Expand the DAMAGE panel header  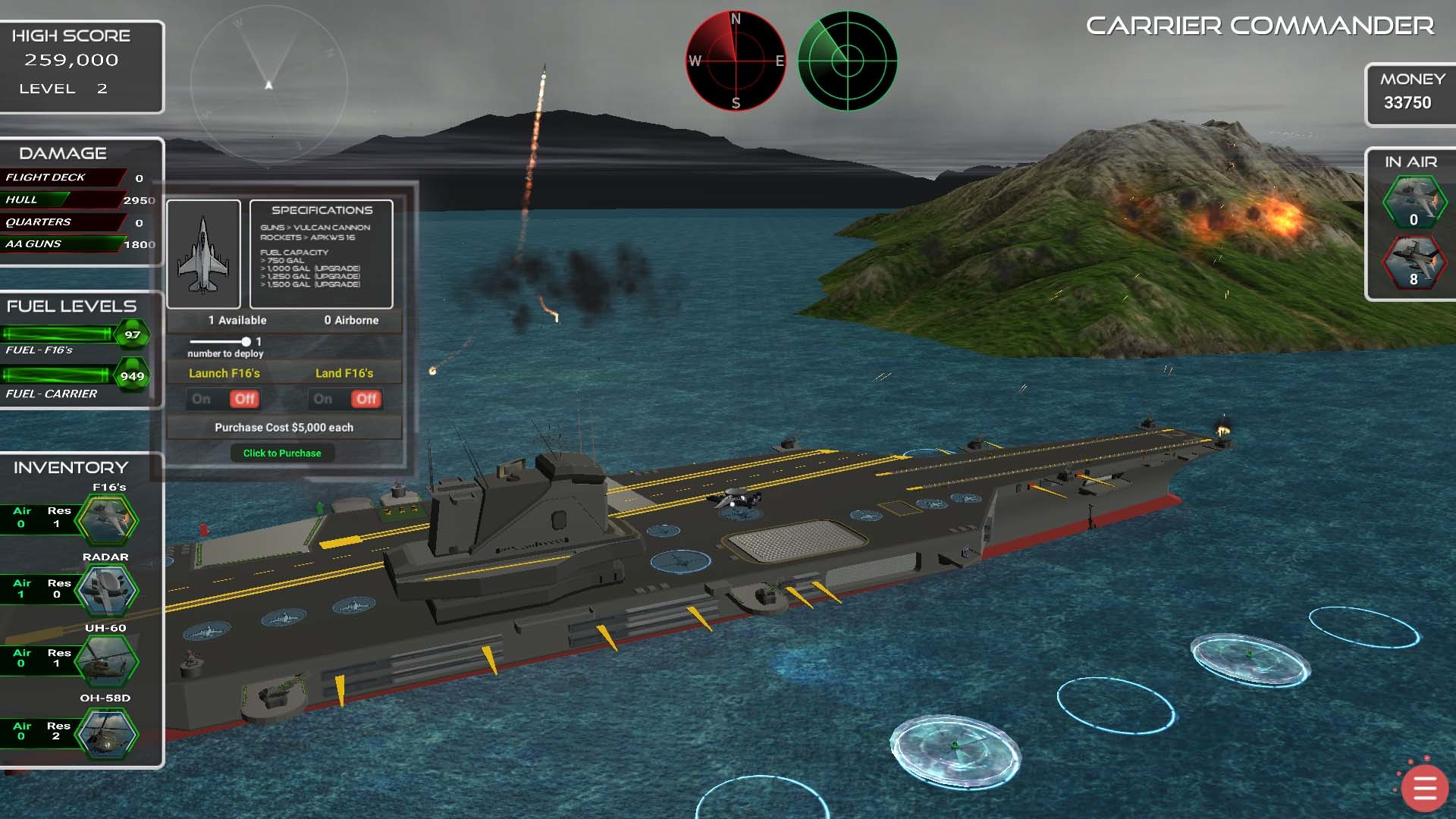[x=64, y=152]
